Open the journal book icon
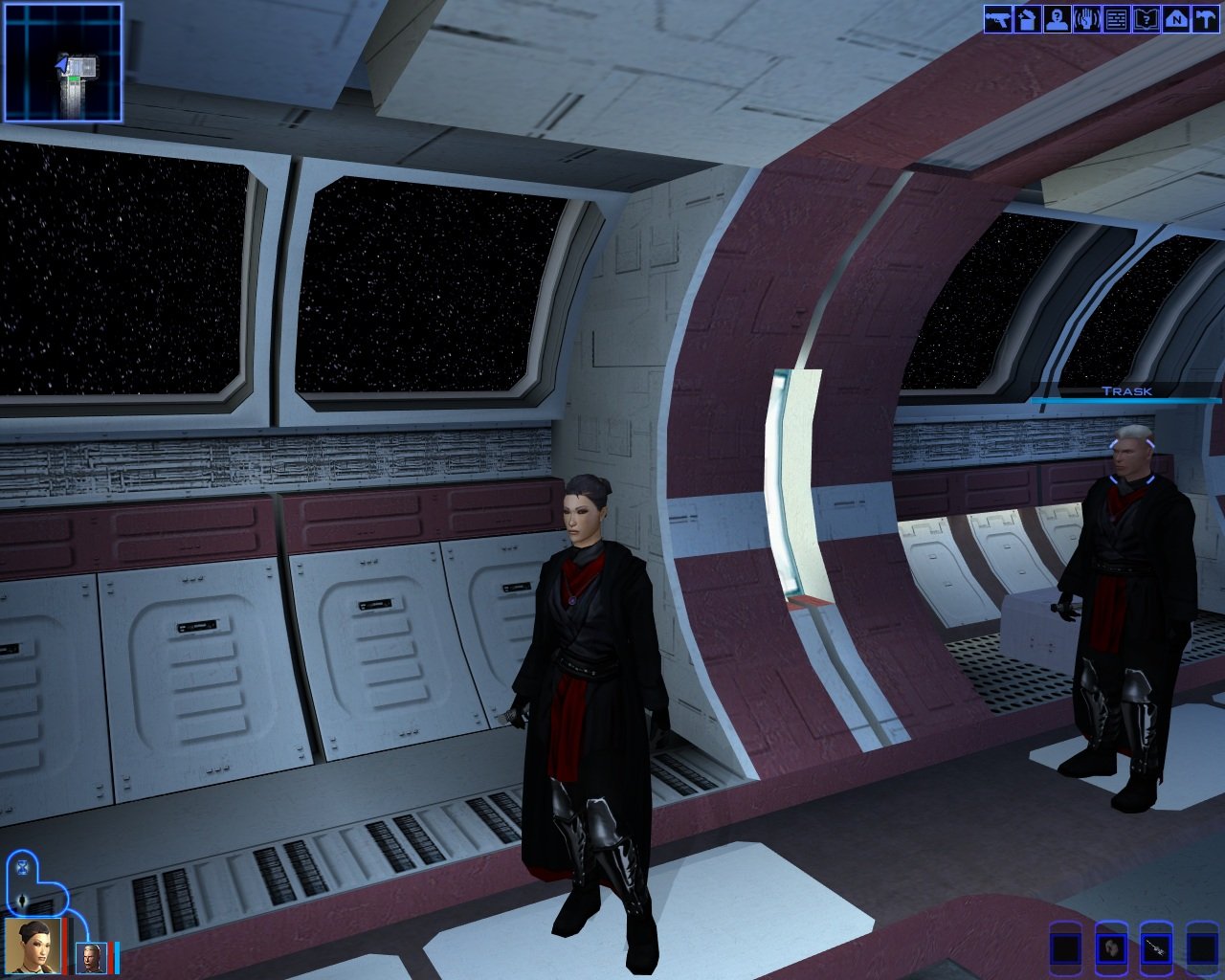 coord(1147,19)
